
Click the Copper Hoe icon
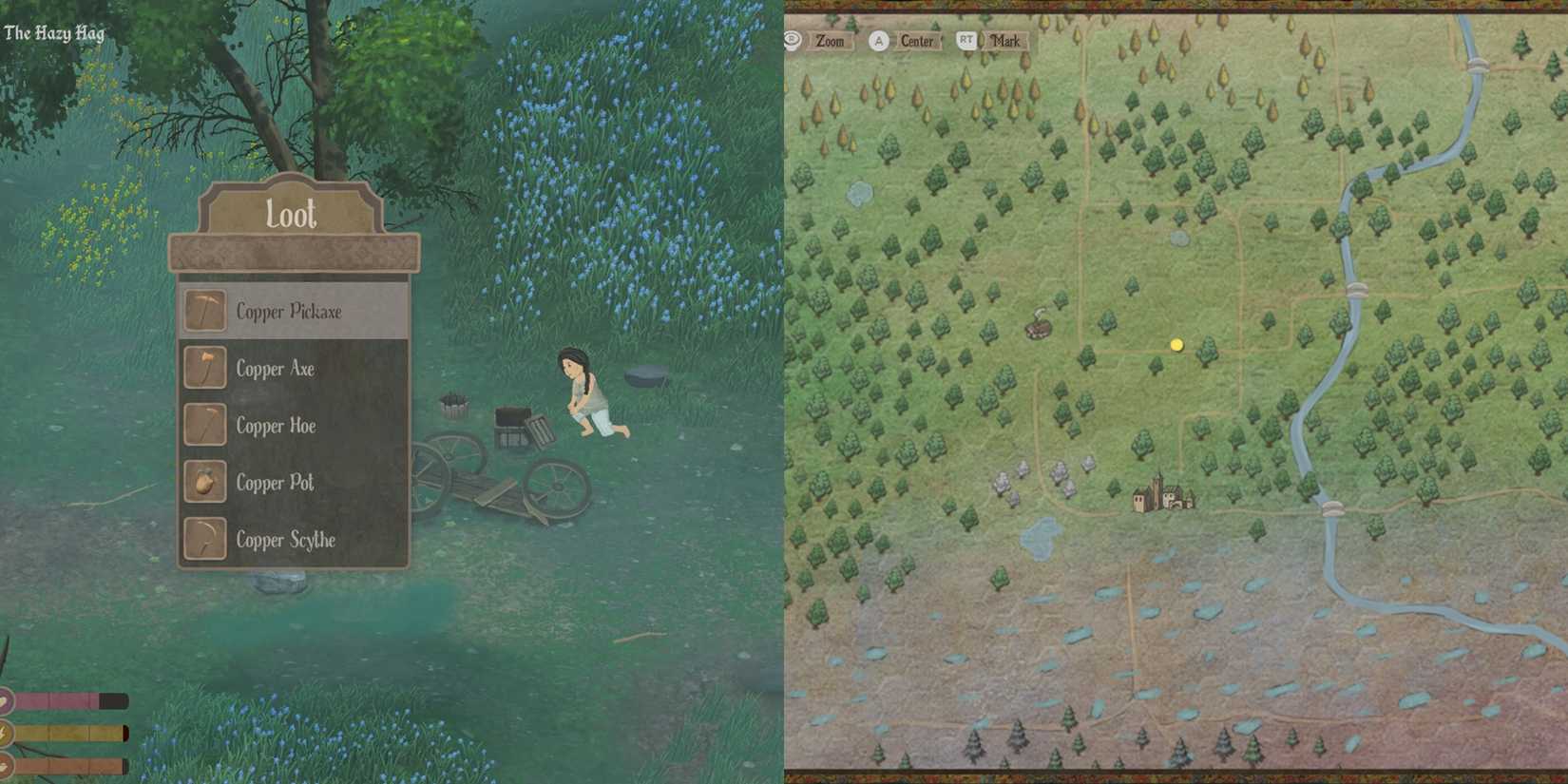[203, 426]
